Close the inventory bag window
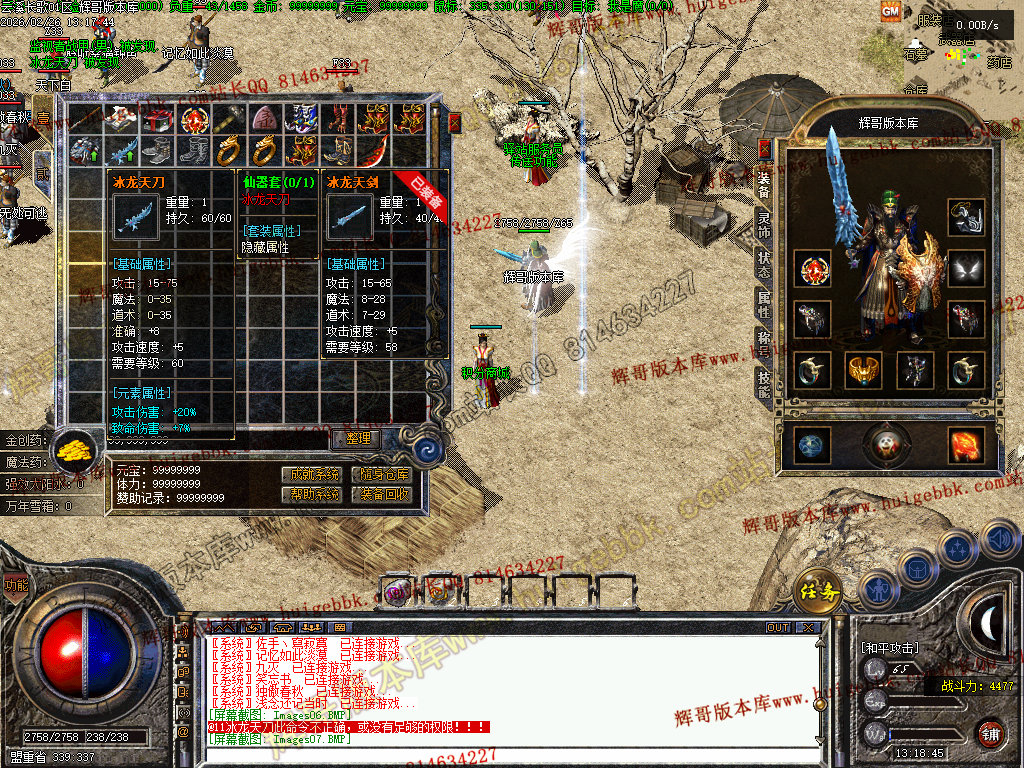1024x768 pixels. [x=455, y=122]
